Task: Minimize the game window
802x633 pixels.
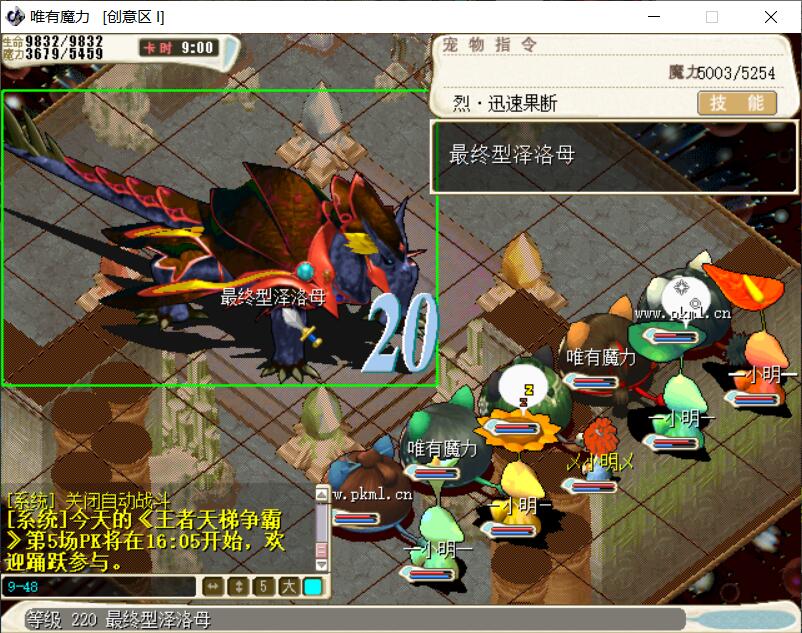Action: (653, 17)
